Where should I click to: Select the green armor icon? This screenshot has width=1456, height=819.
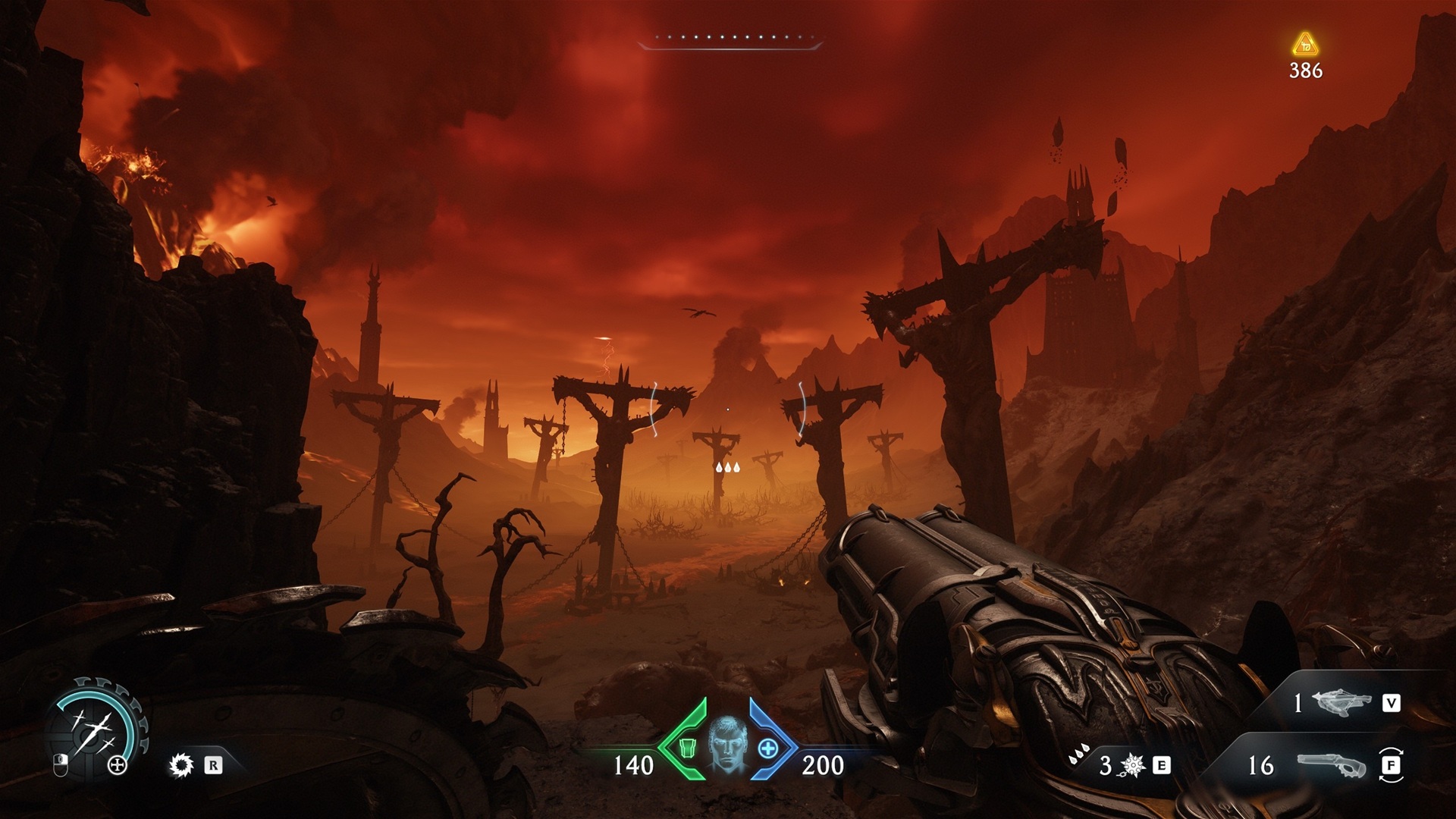[687, 748]
